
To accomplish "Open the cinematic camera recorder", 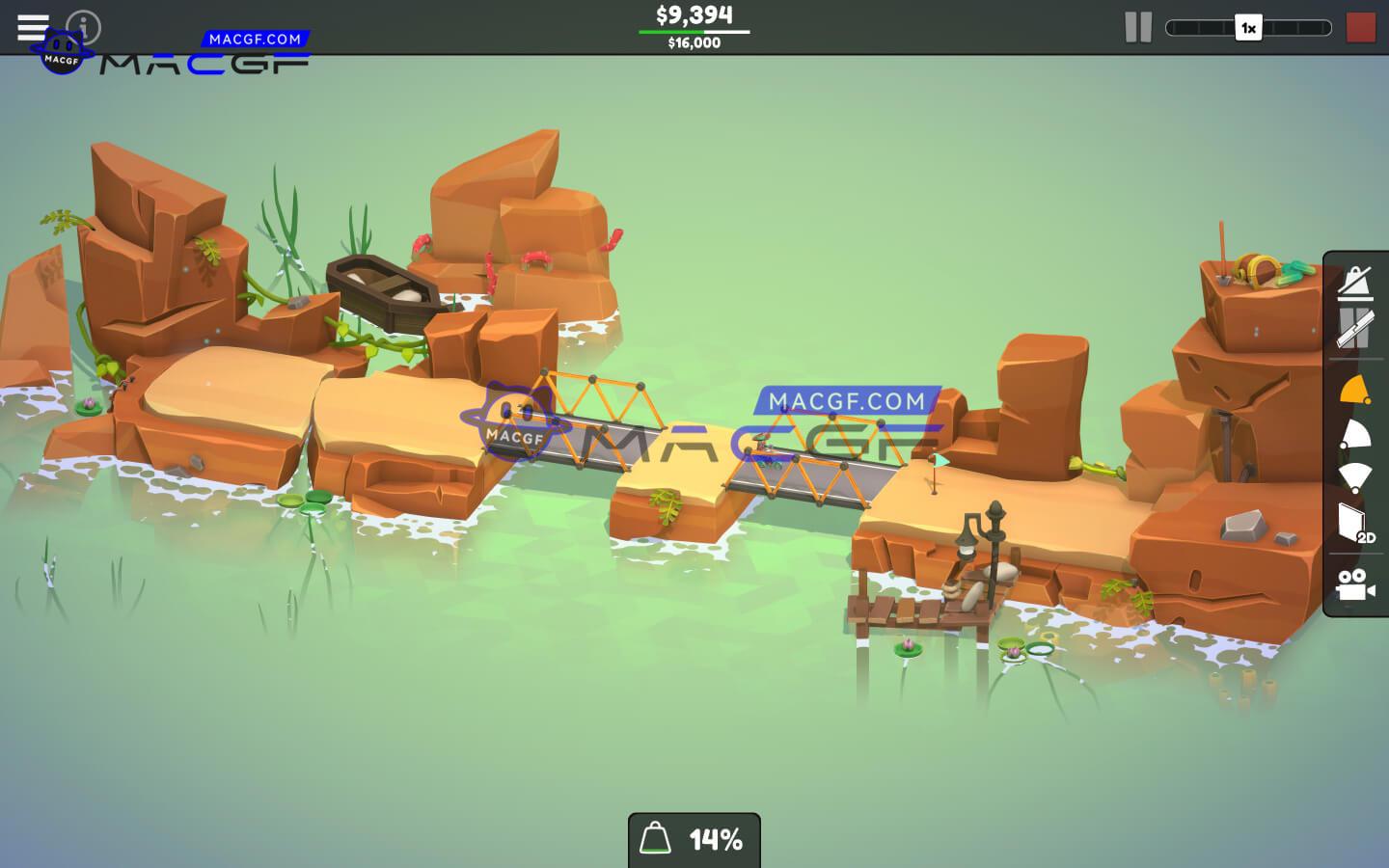I will pos(1355,585).
